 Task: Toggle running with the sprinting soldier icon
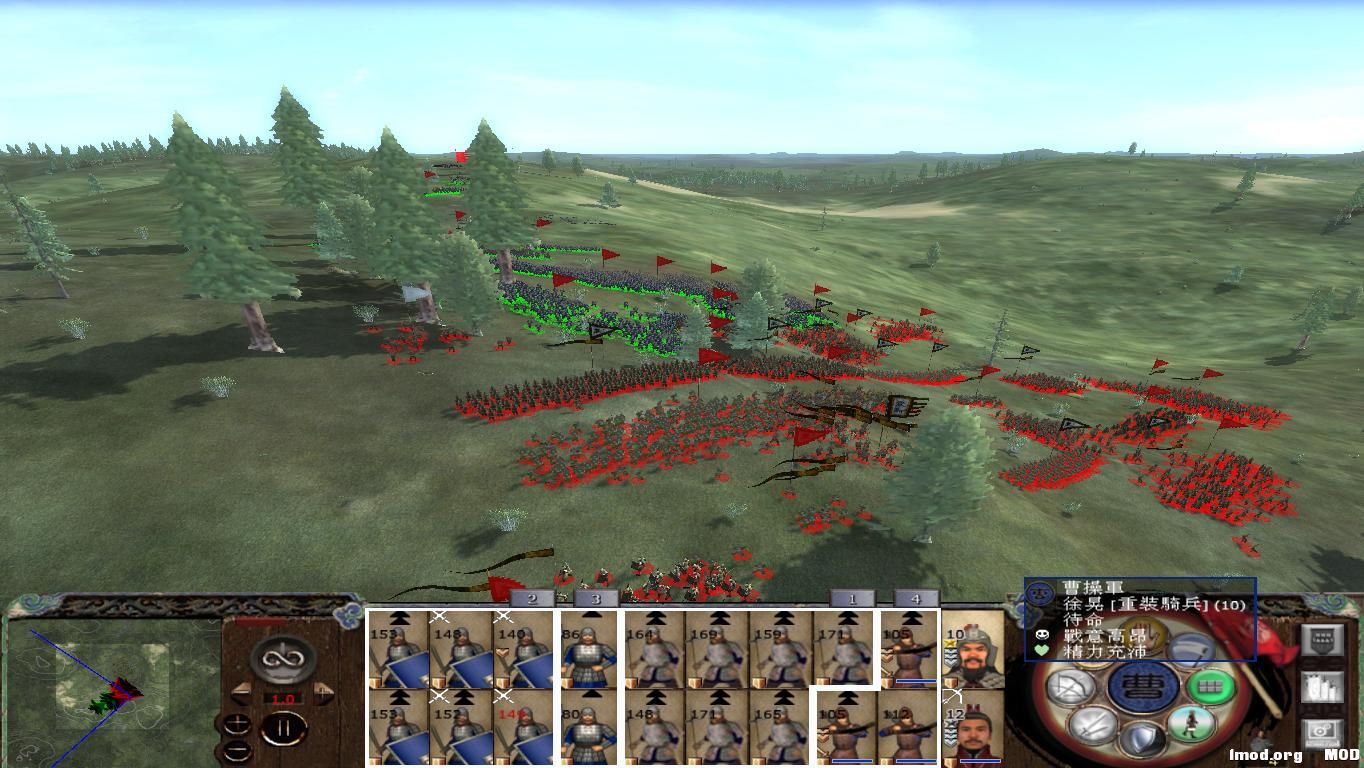coord(1189,721)
